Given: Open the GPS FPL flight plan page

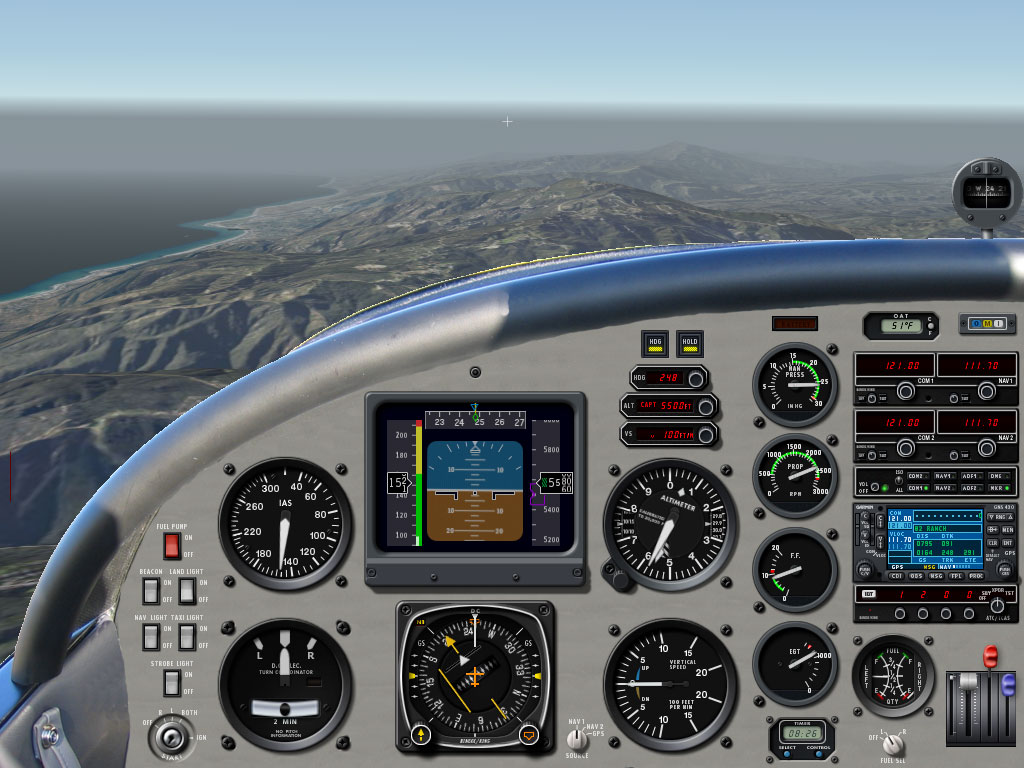Looking at the screenshot, I should (955, 576).
